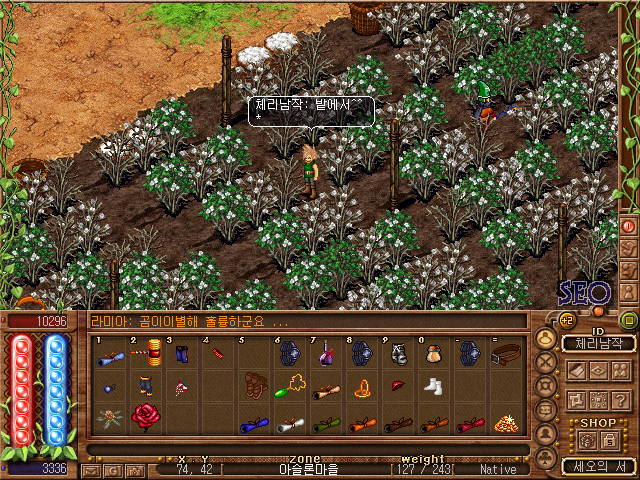The height and width of the screenshot is (480, 640).
Task: Select the gold coin pile
Action: [x=508, y=423]
